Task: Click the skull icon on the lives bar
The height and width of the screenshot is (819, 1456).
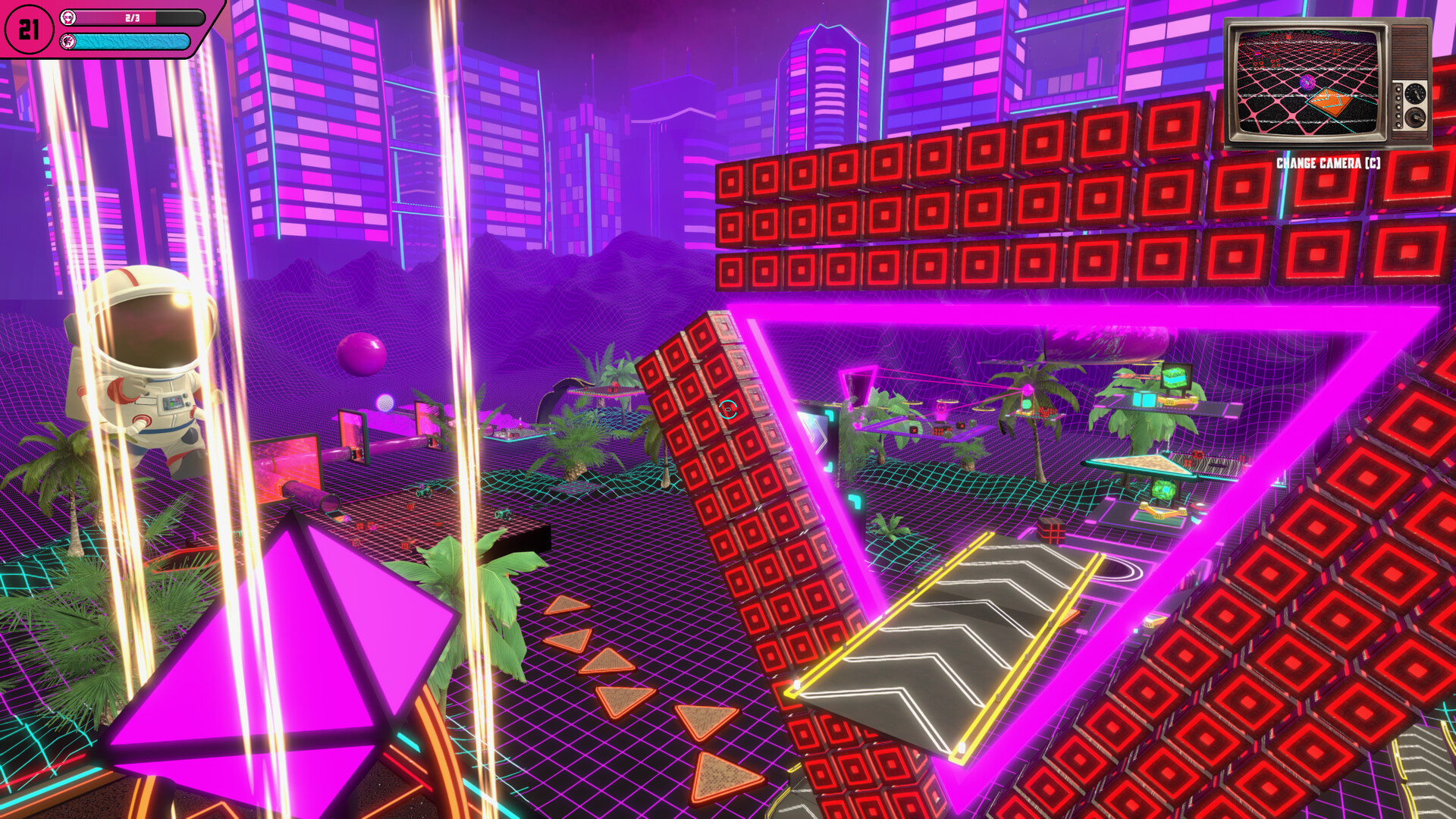Action: pyautogui.click(x=68, y=17)
